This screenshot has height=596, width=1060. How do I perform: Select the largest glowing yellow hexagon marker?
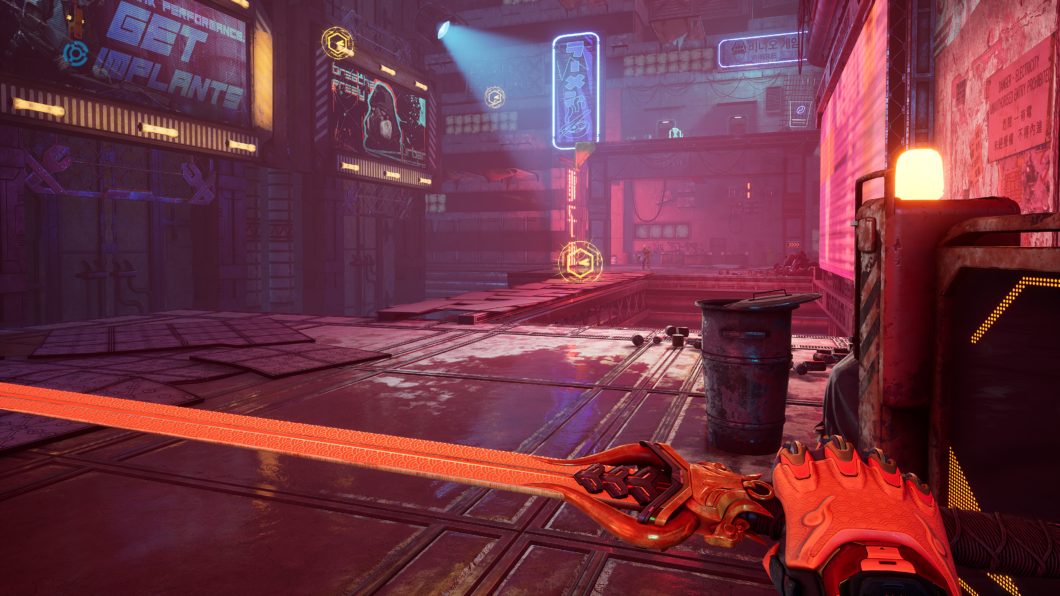tap(579, 262)
